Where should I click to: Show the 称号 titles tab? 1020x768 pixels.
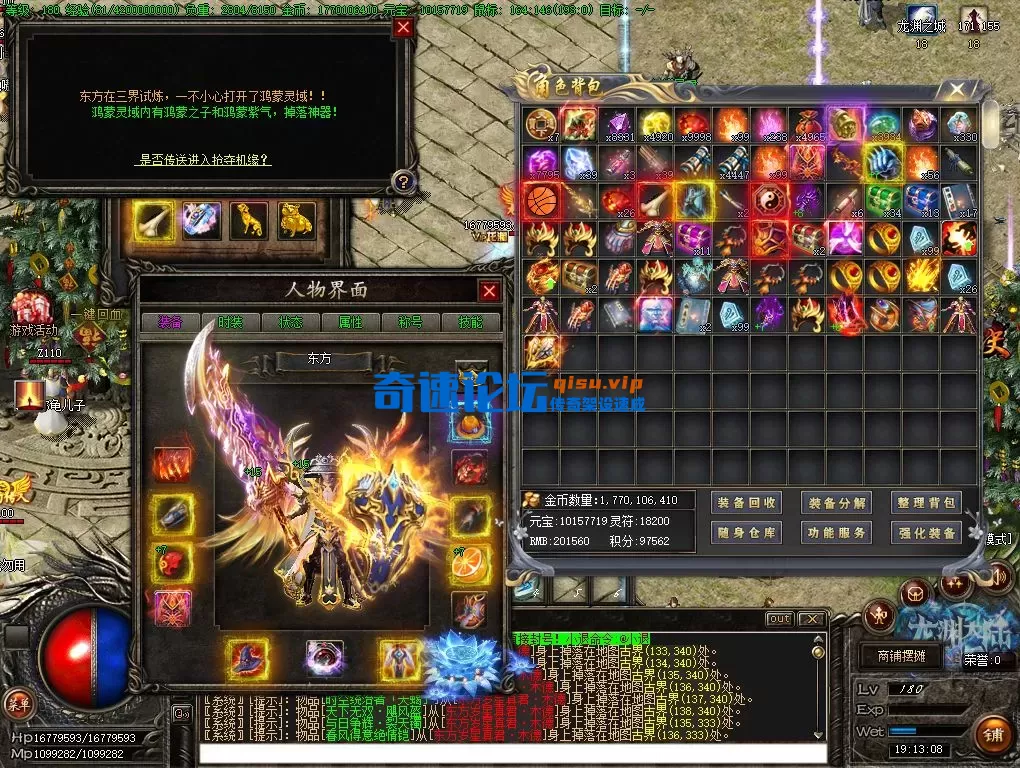point(410,322)
